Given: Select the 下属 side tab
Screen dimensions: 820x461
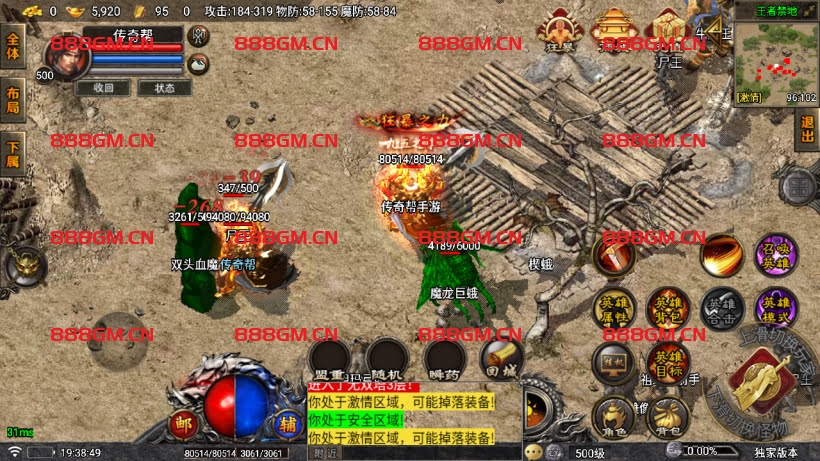Looking at the screenshot, I should (13, 154).
